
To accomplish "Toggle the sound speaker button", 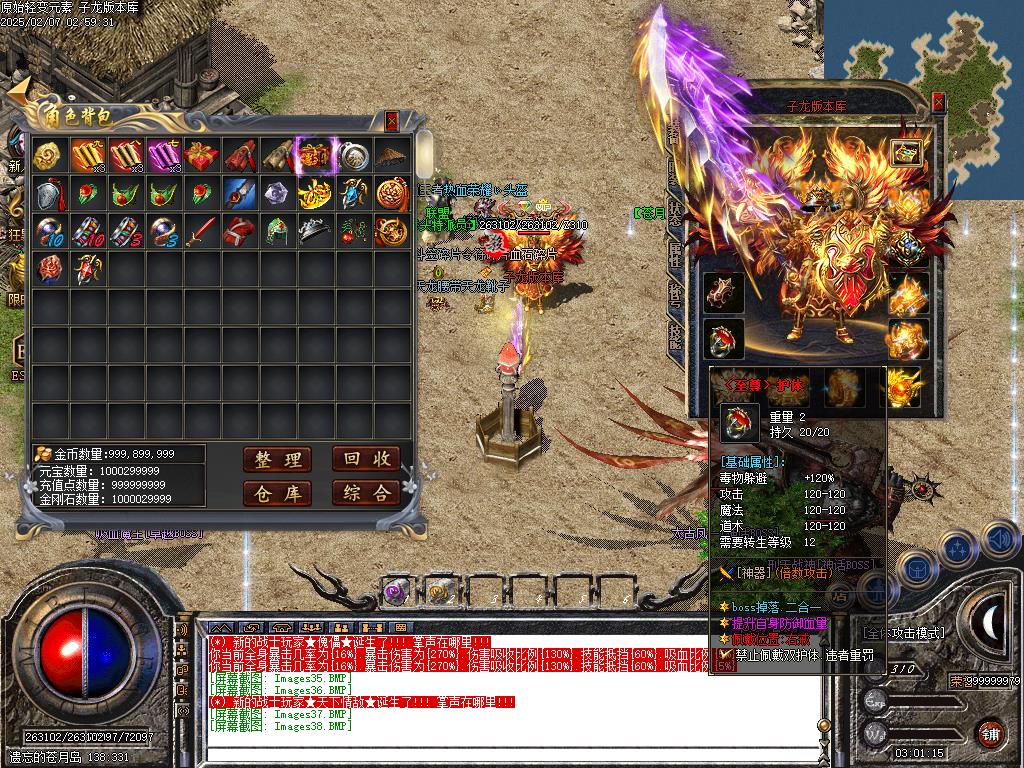I will point(1000,540).
